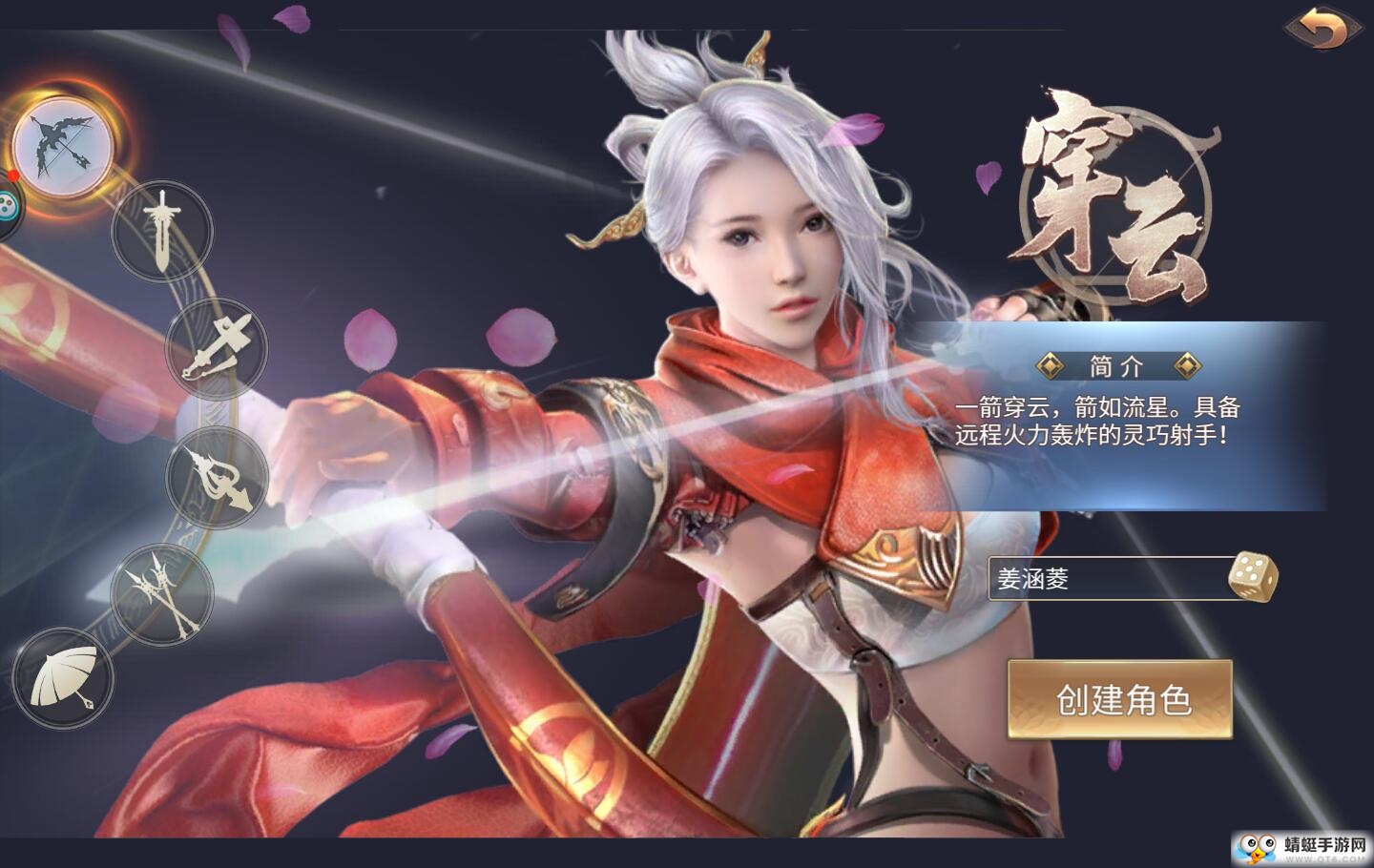Choose the crossbow weapon class icon
The image size is (1374, 868).
pyautogui.click(x=218, y=350)
